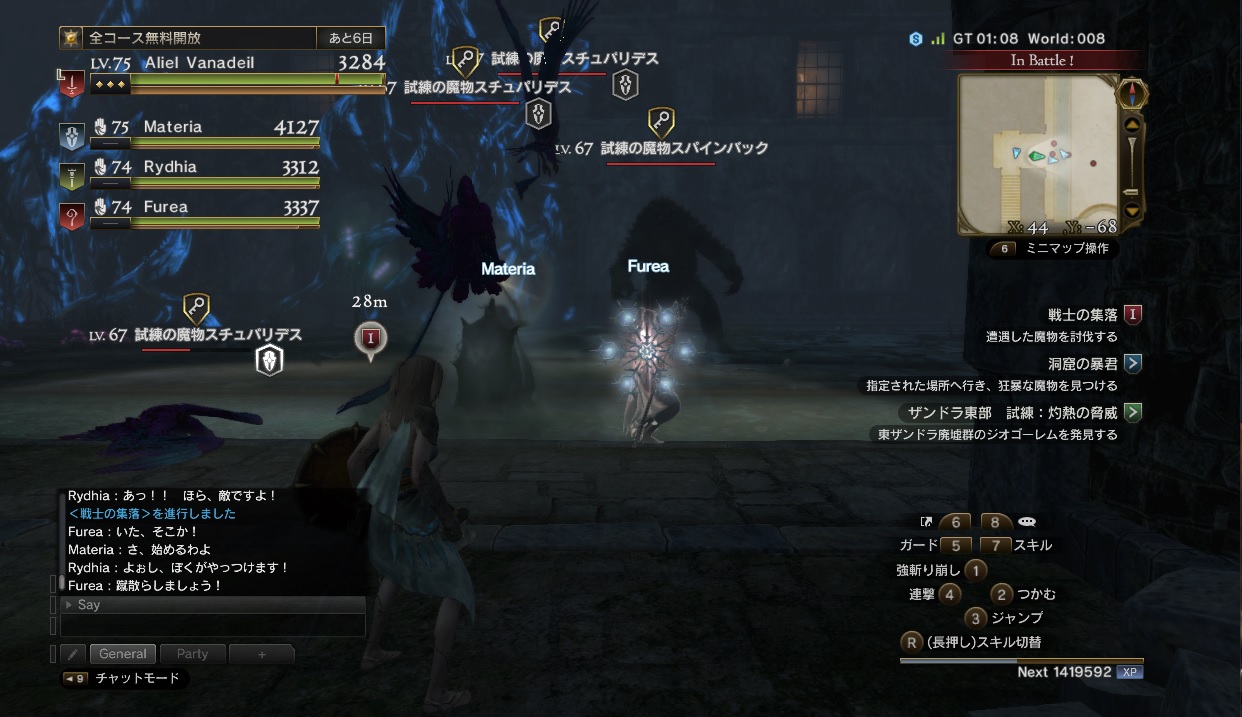Click the minimap zoom slider handle
This screenshot has width=1242, height=717.
(x=1131, y=191)
